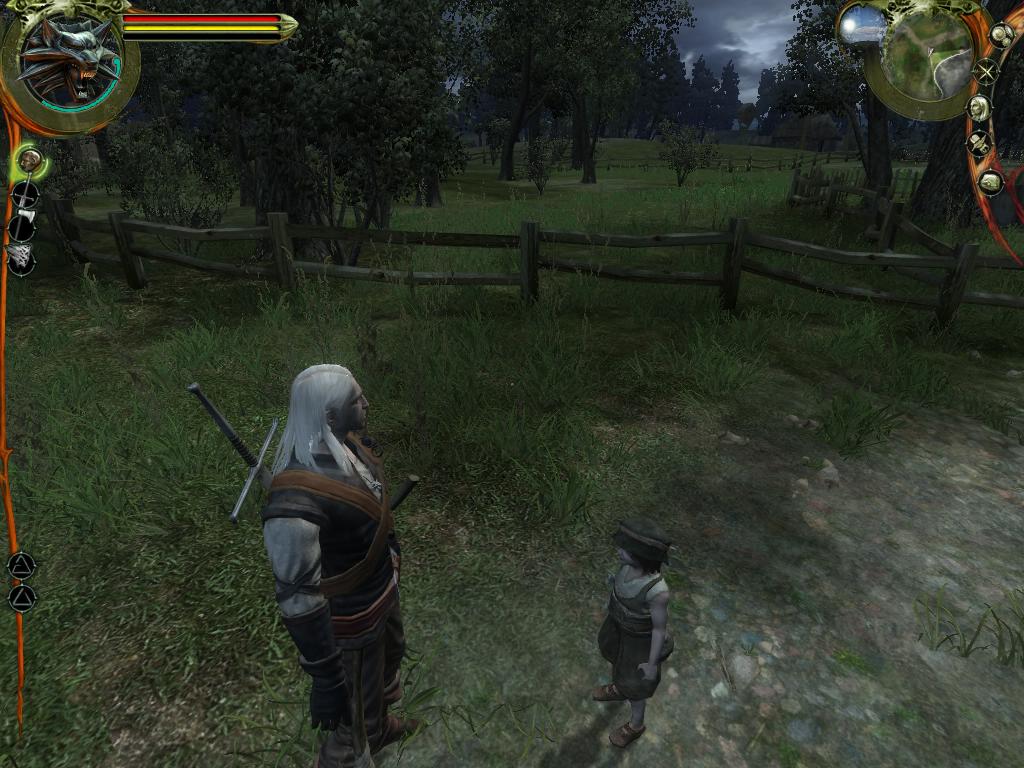Click the wolf medallion emblem

pos(68,62)
